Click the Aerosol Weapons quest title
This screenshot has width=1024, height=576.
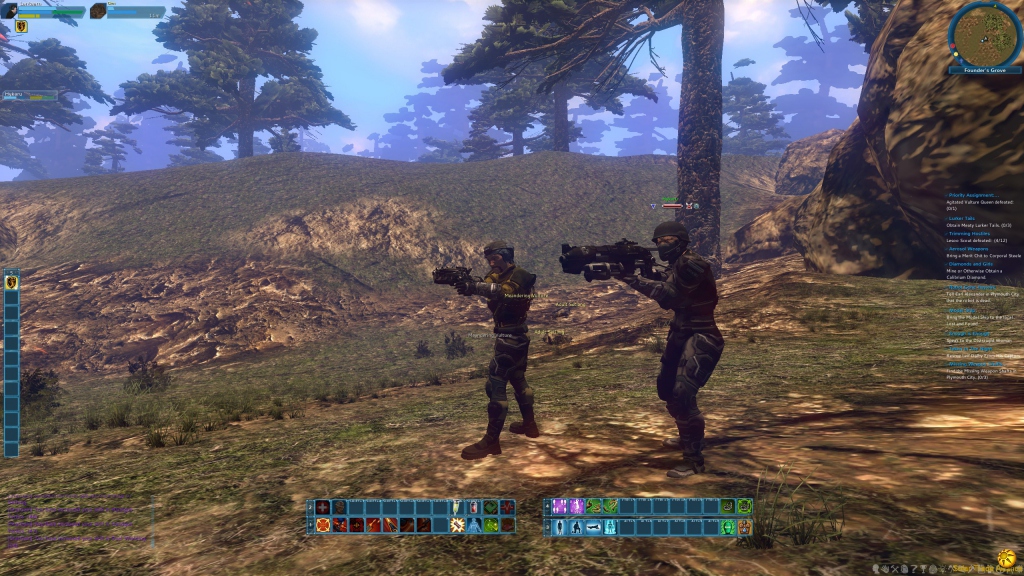[x=968, y=248]
